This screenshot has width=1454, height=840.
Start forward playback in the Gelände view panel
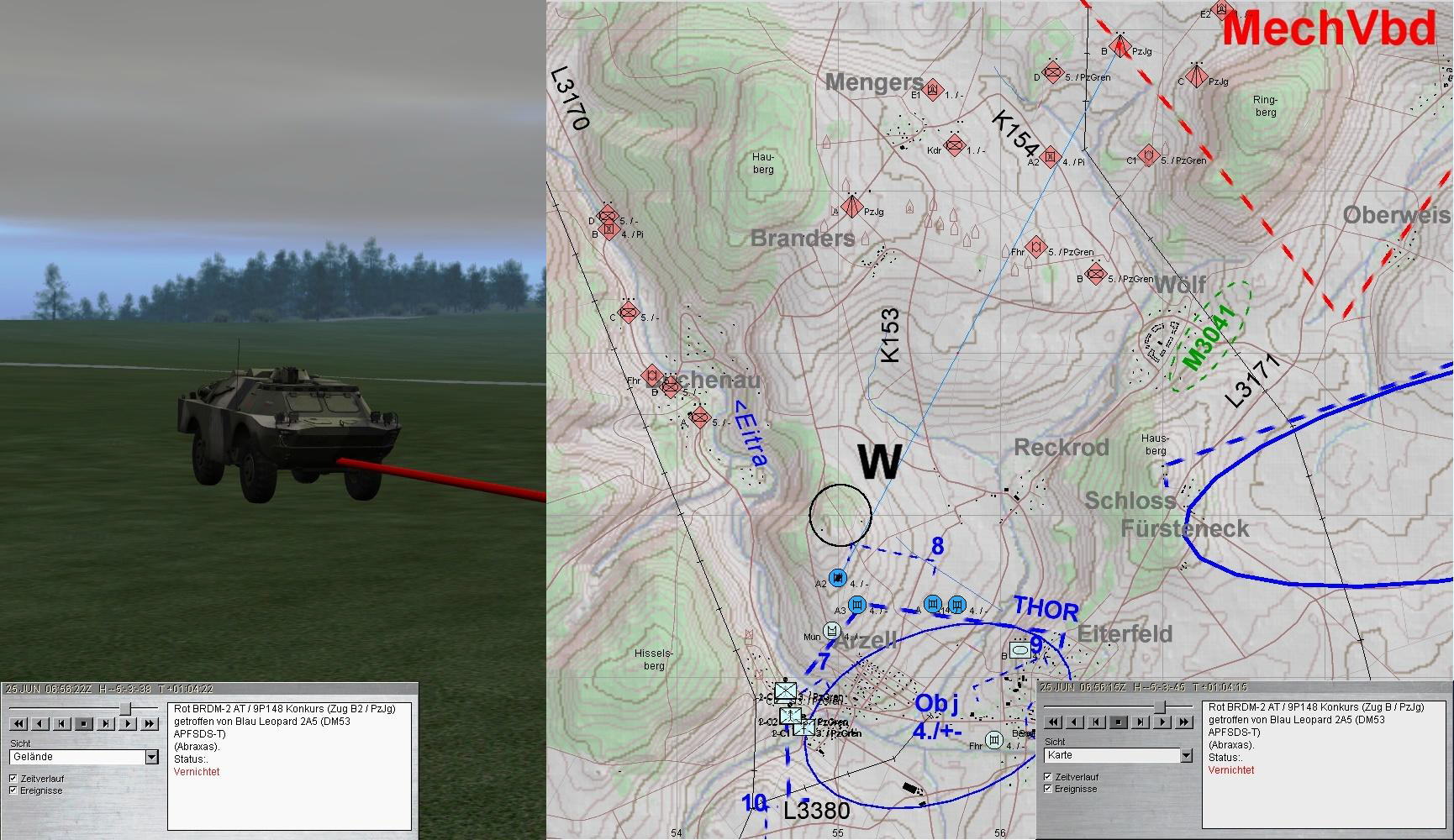pyautogui.click(x=128, y=723)
